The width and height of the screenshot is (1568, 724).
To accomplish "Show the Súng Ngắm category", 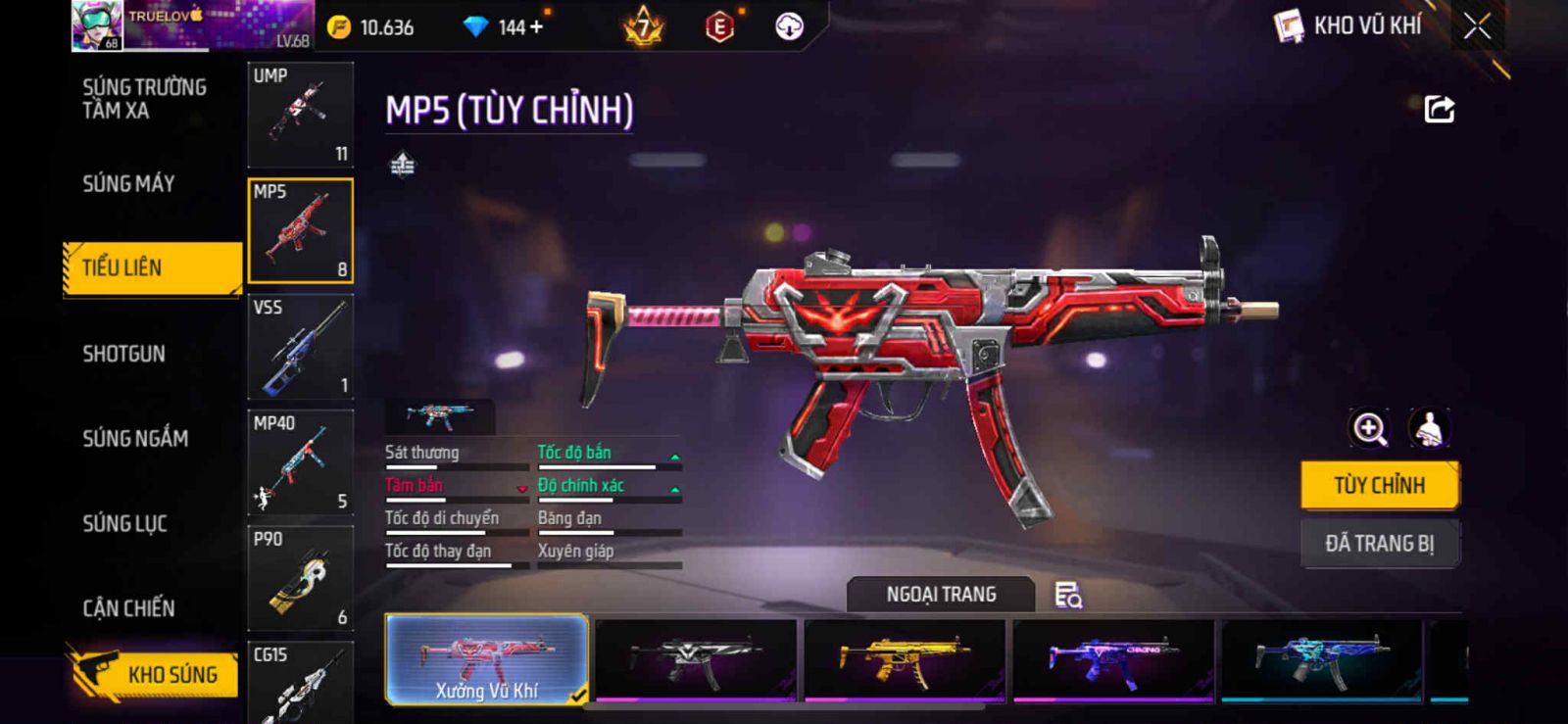I will [x=135, y=438].
